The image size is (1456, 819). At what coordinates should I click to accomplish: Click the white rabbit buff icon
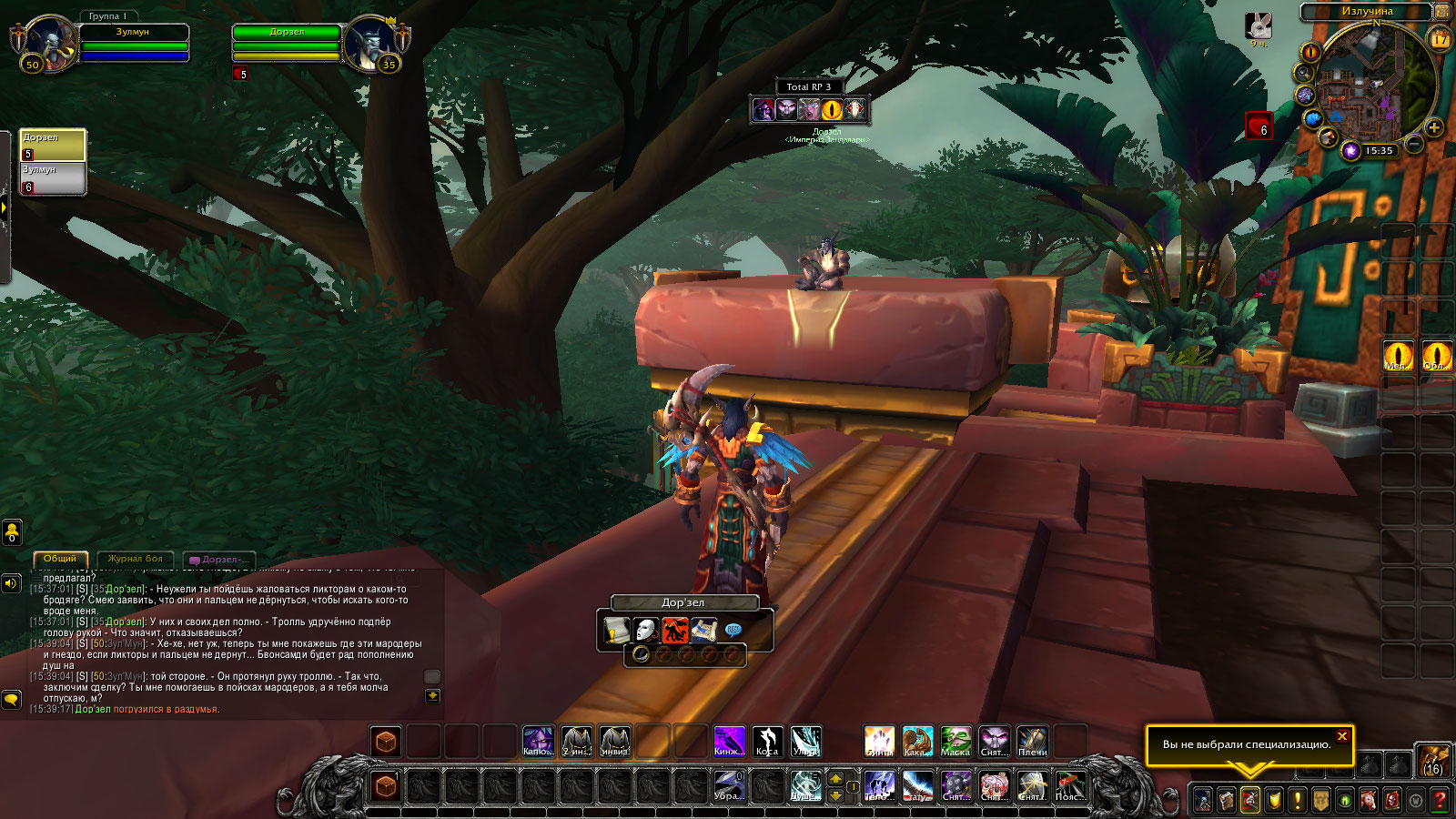click(1259, 26)
